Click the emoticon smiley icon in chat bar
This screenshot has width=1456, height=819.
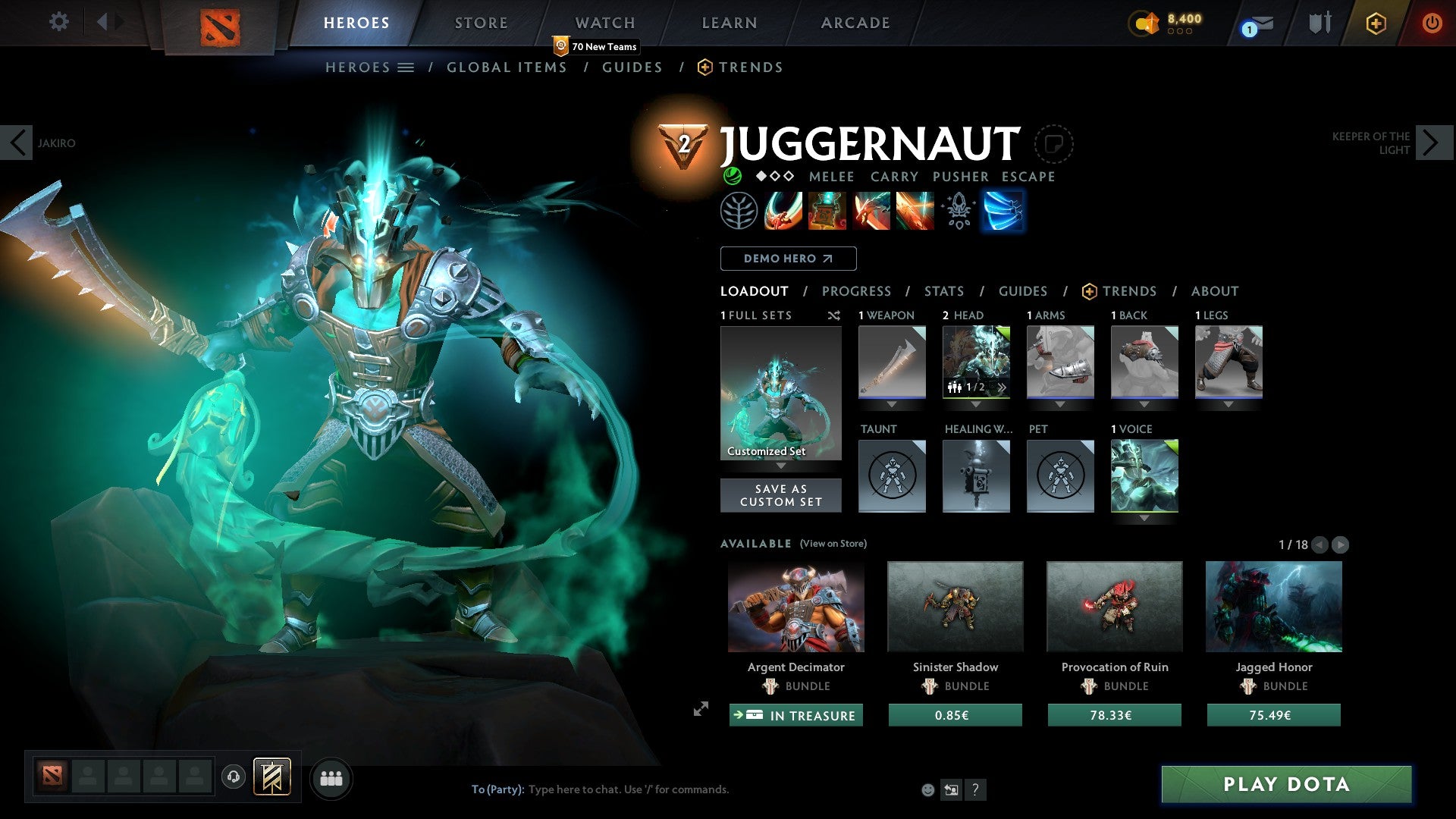tap(927, 789)
